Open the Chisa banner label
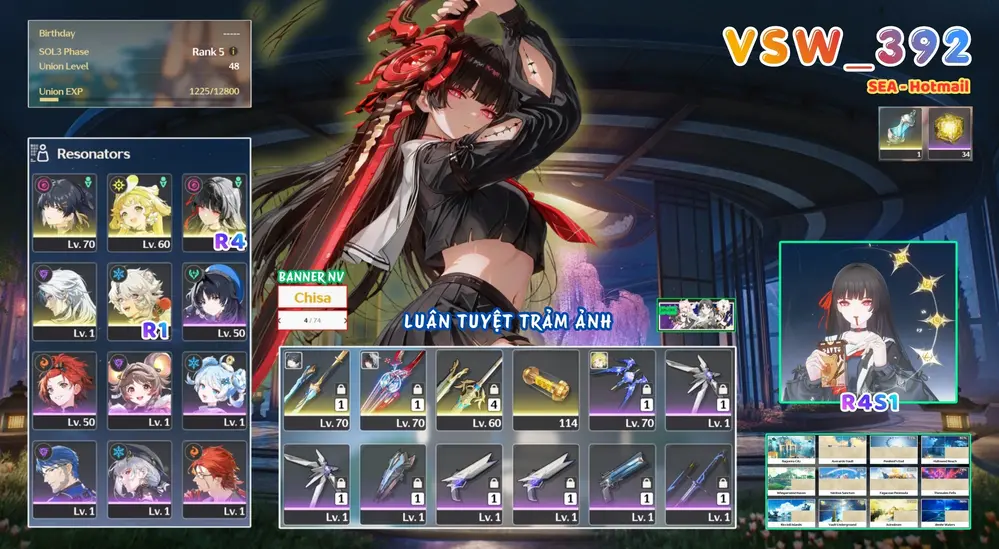999x549 pixels. point(312,298)
